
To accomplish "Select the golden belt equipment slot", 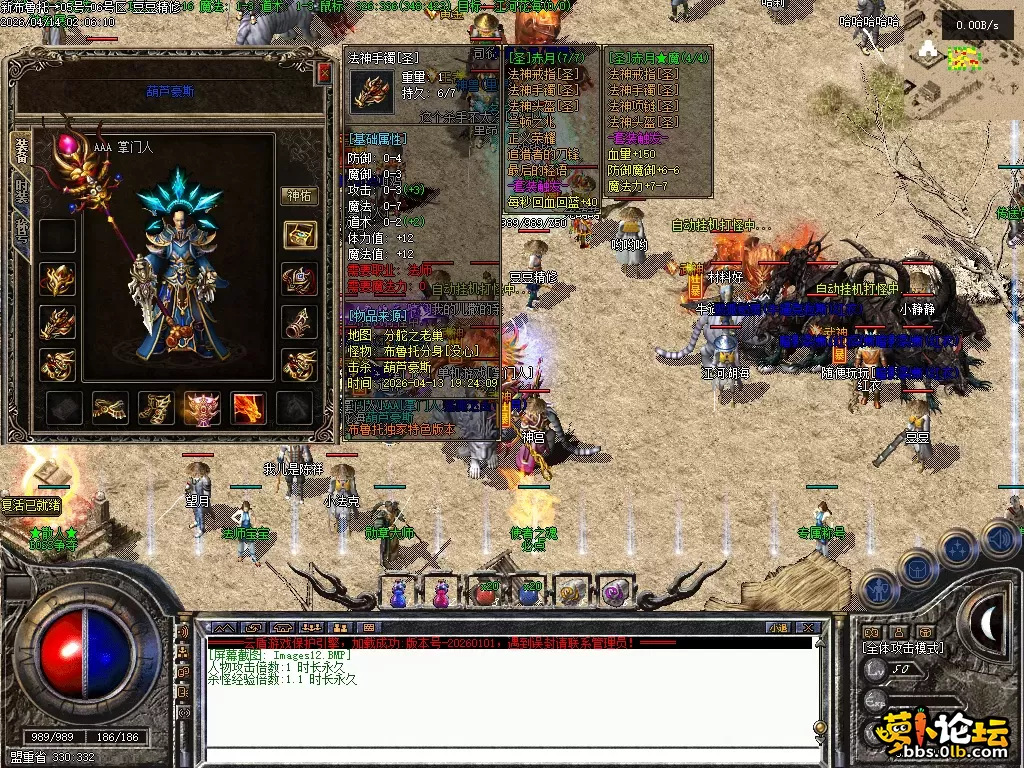I will pyautogui.click(x=109, y=407).
